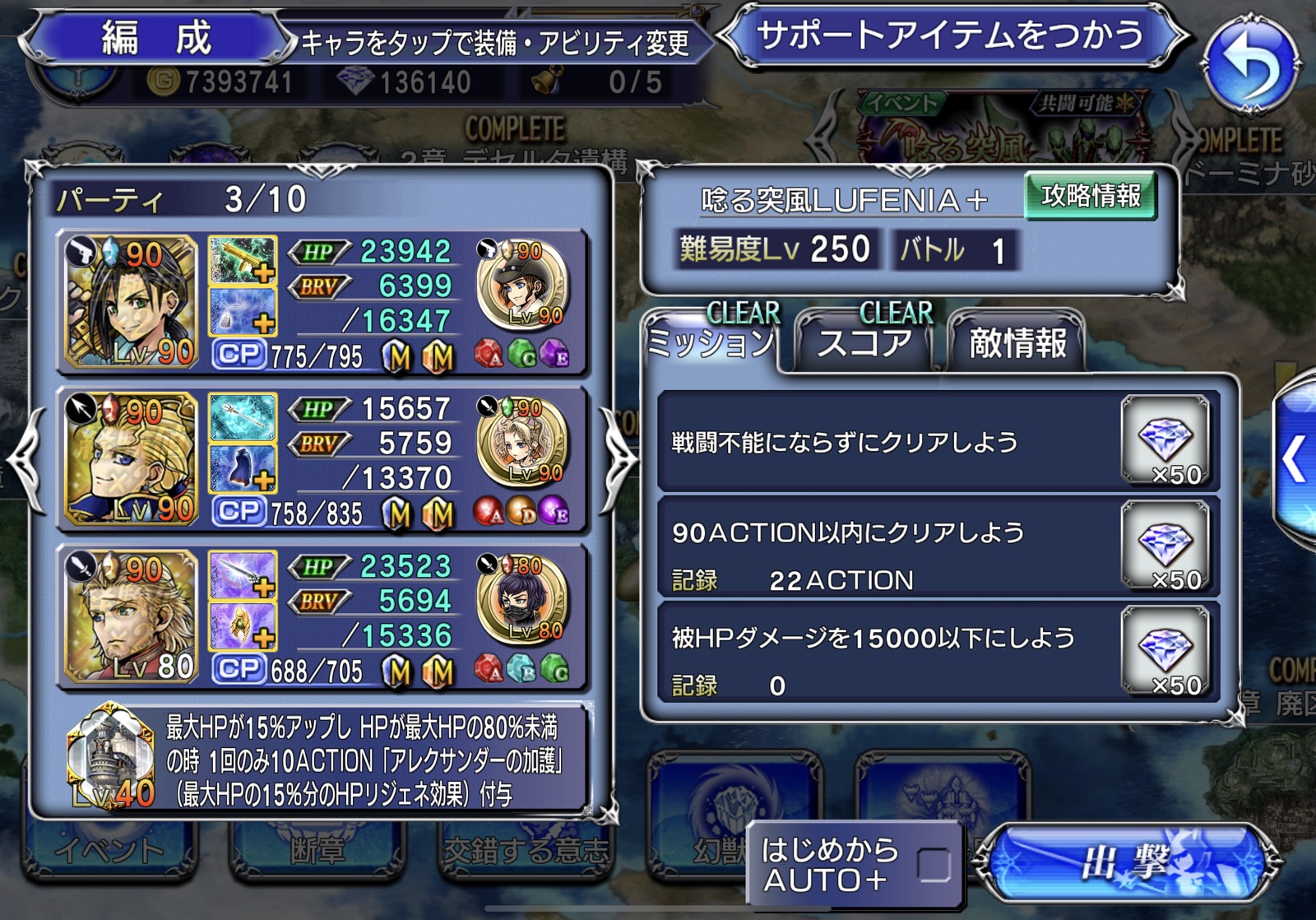Viewport: 1316px width, 920px height.
Task: Choose the level 80 swordsman portrait
Action: click(132, 616)
